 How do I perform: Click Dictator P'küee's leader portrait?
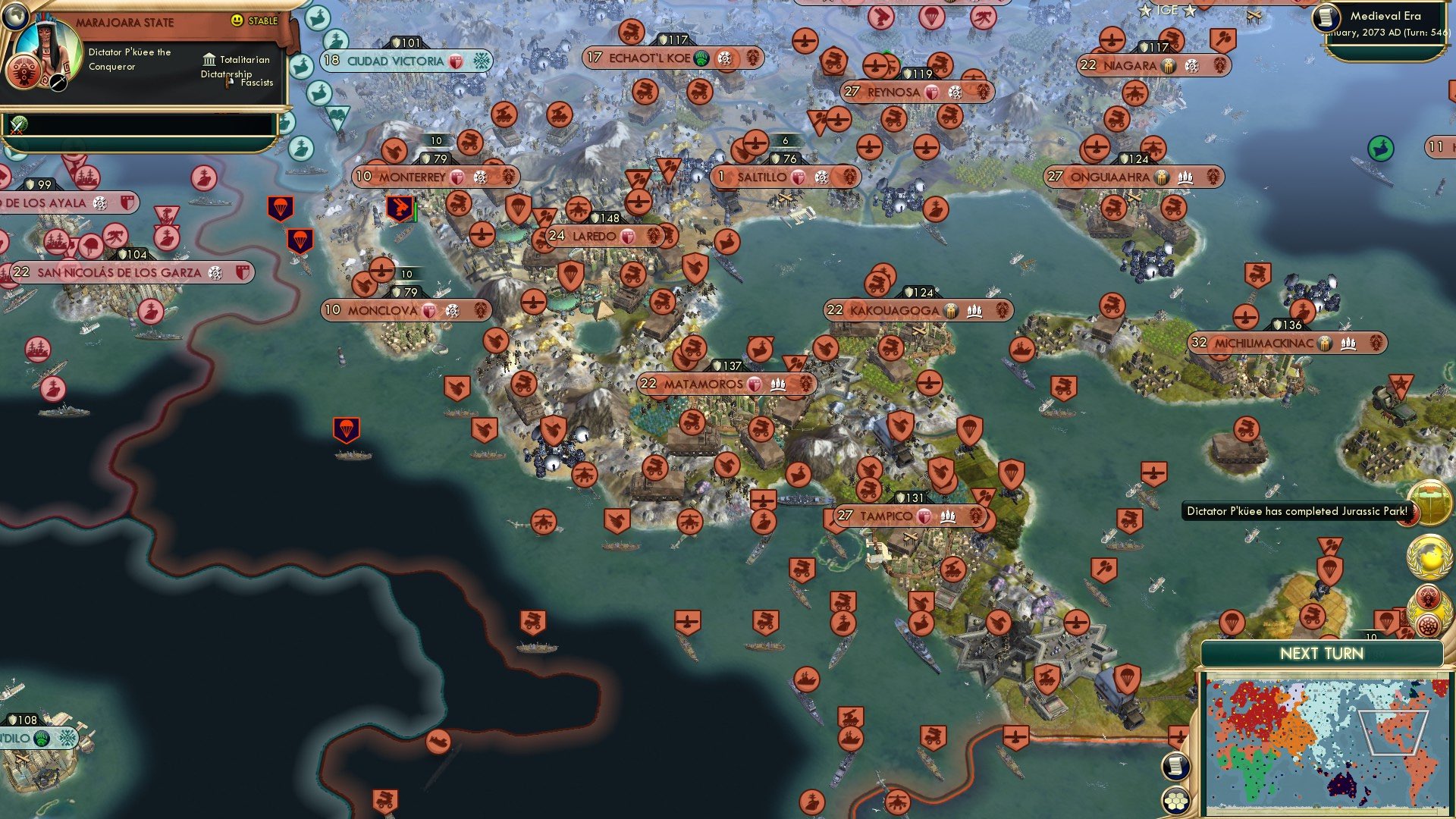[47, 42]
